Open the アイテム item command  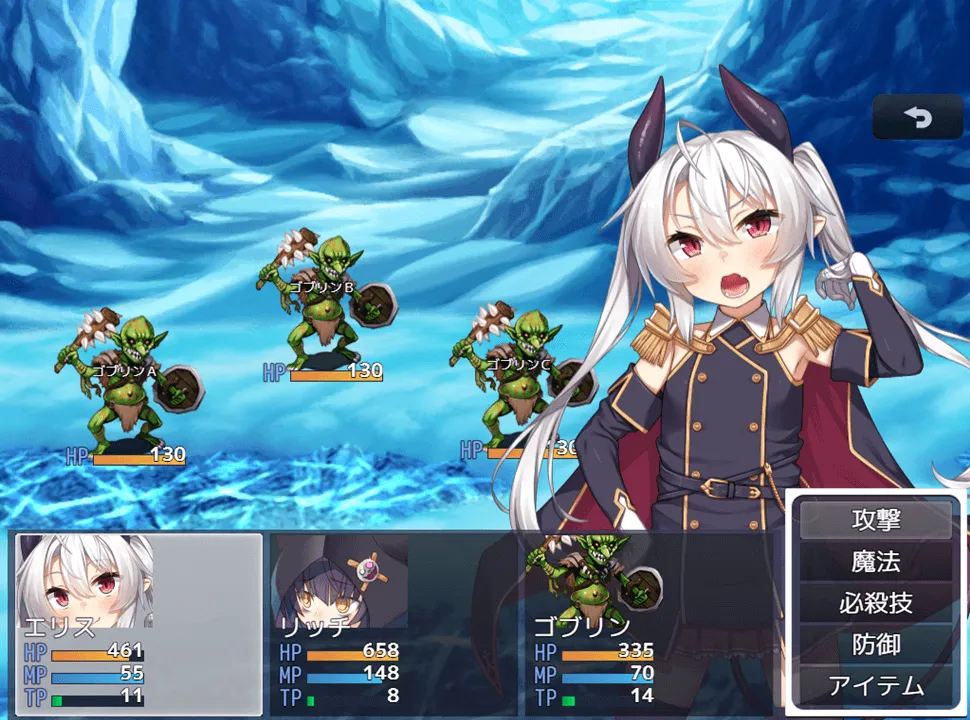(x=876, y=686)
